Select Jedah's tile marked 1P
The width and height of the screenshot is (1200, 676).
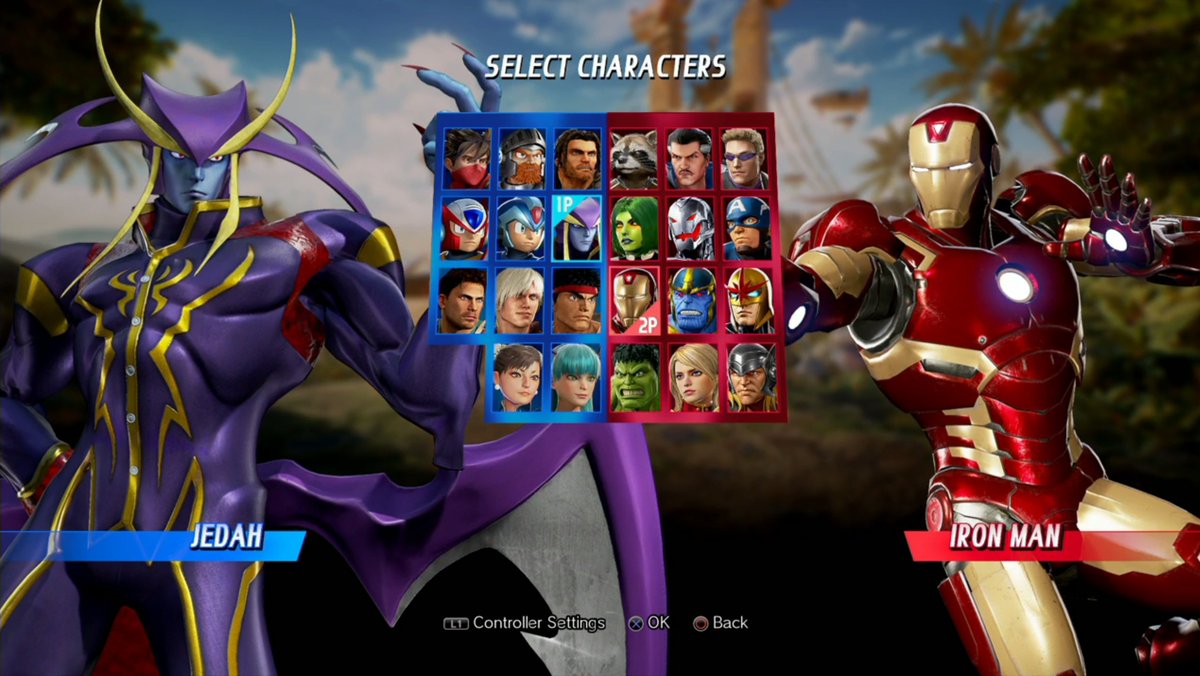[577, 228]
